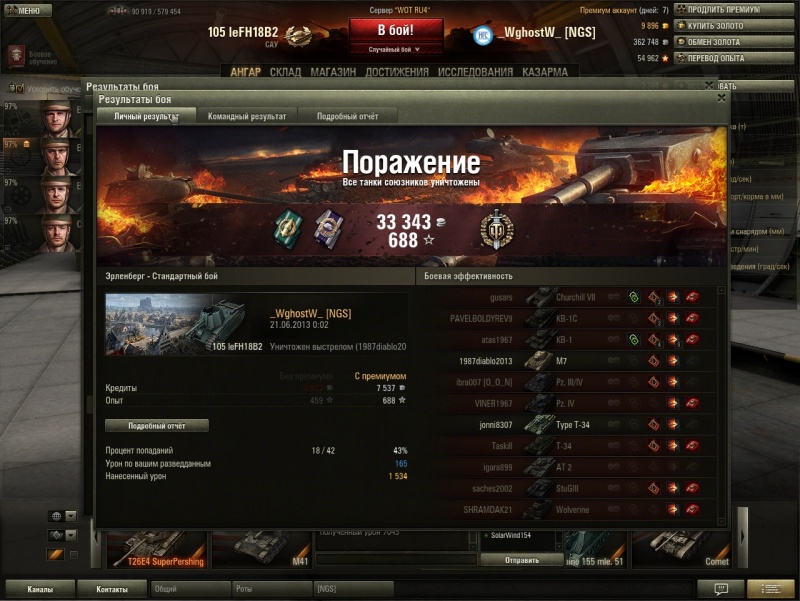Viewport: 800px width, 601px height.
Task: Open the Контакты contacts button
Action: (x=111, y=589)
